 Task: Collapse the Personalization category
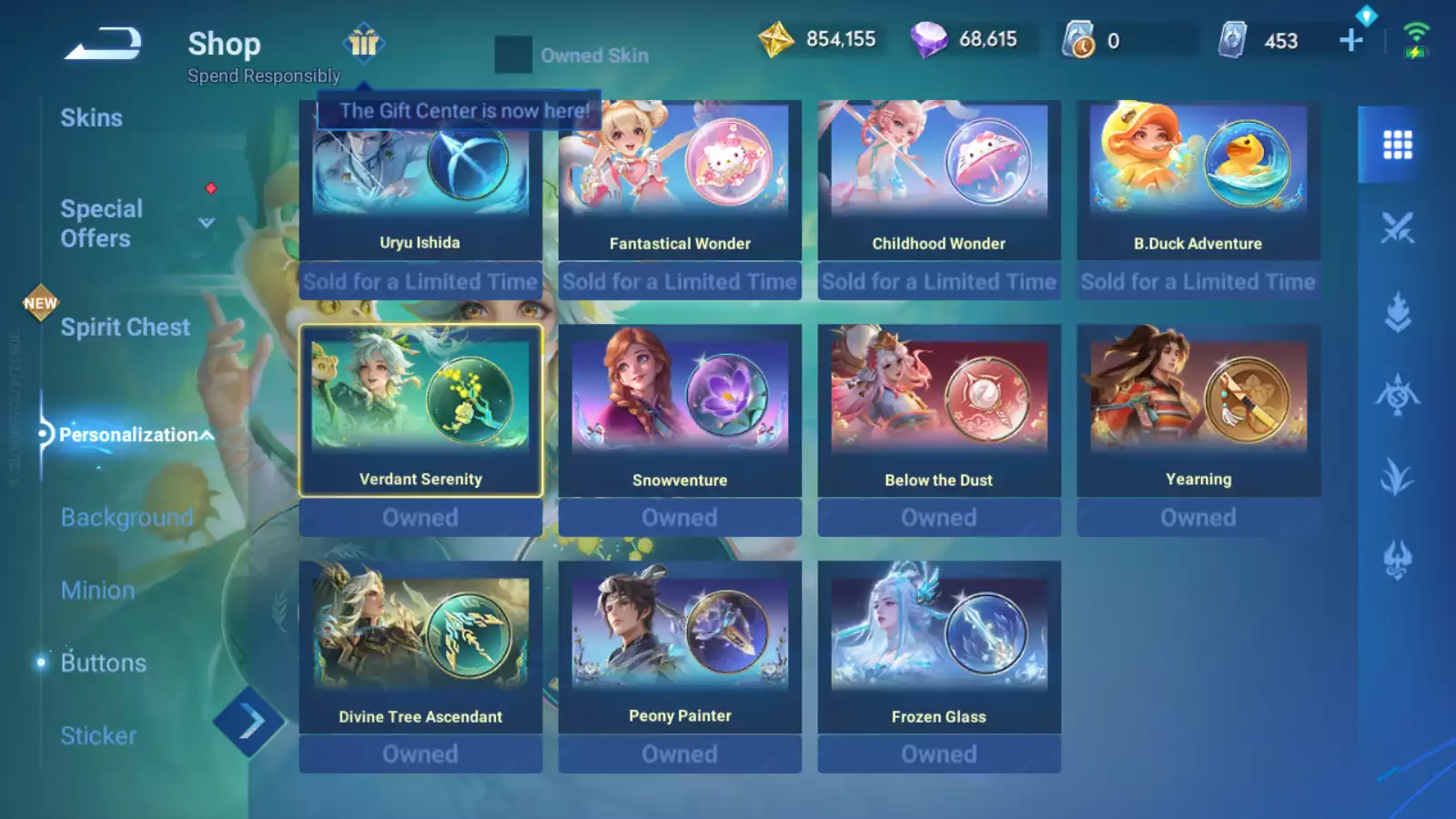click(x=207, y=435)
